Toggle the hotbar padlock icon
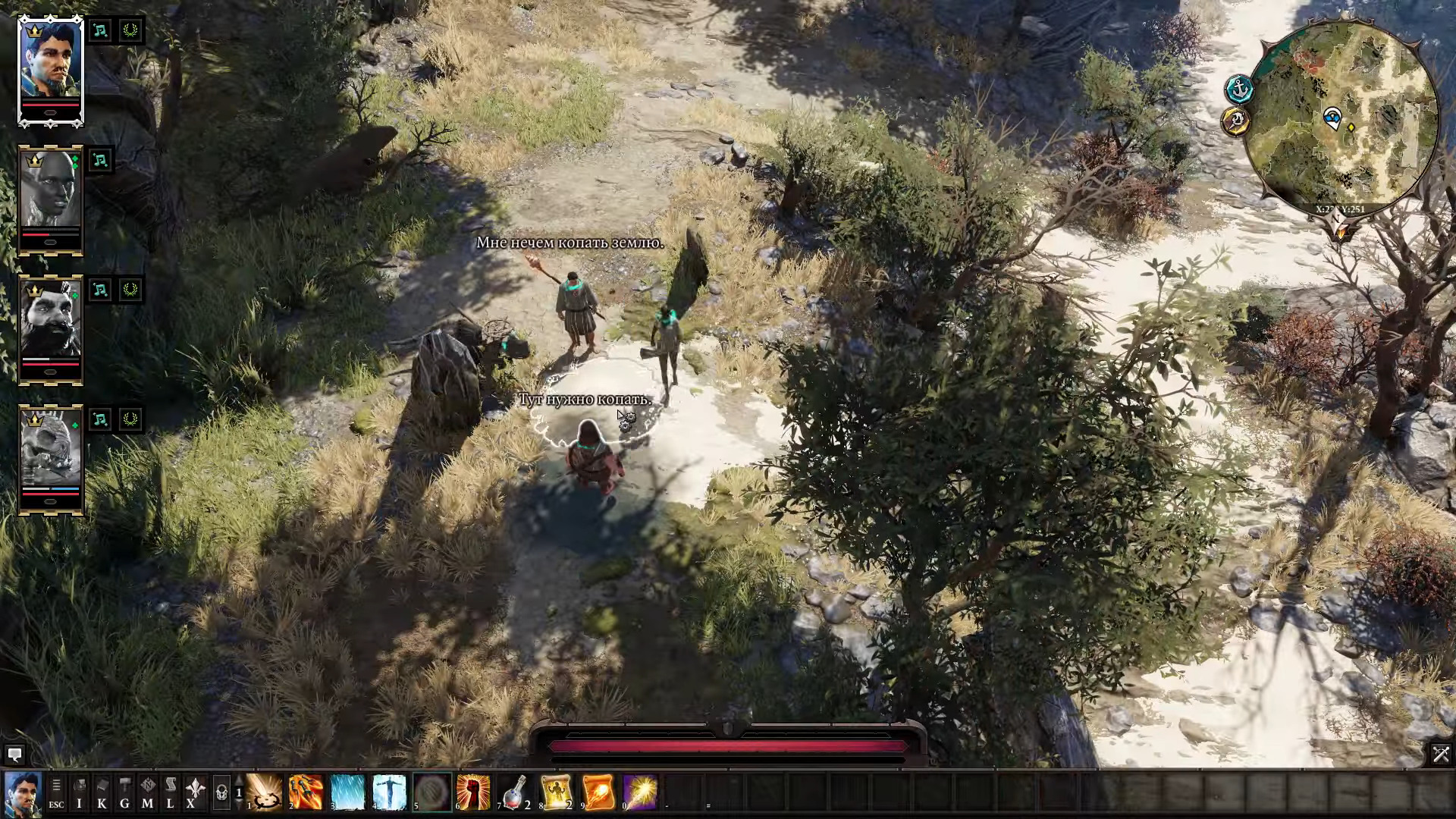This screenshot has height=819, width=1456. pos(221,793)
